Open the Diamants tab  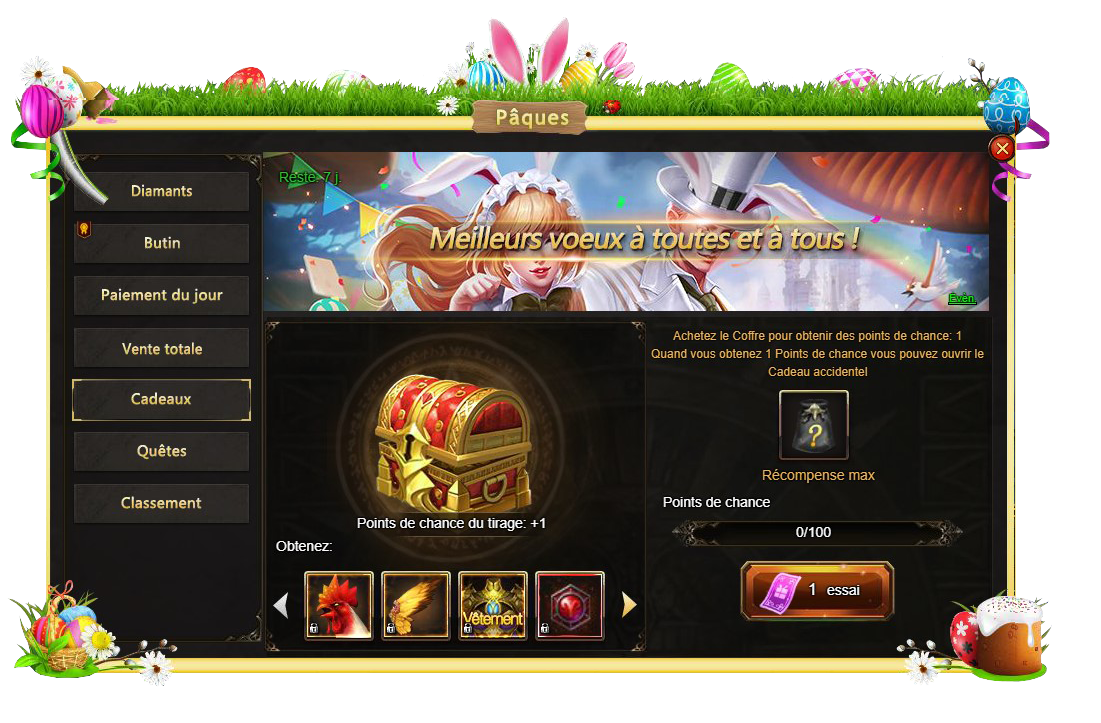coord(161,191)
